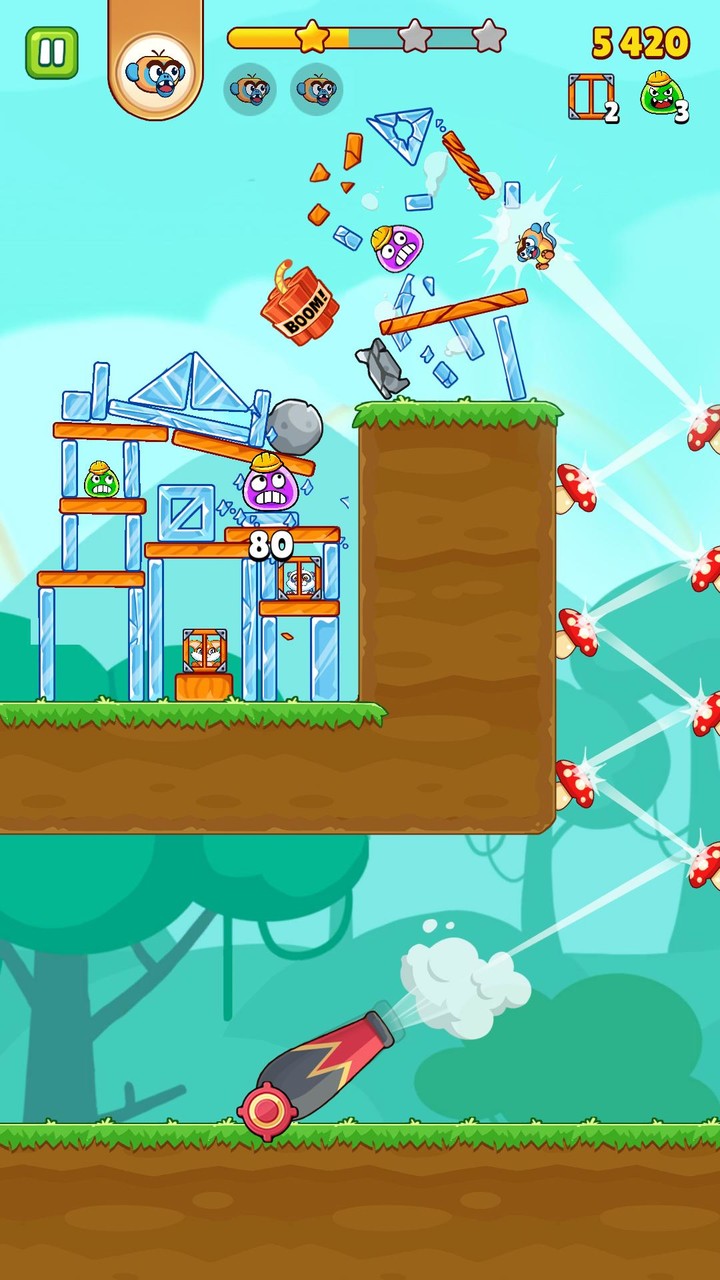720x1280 pixels.
Task: Pause the game with the green button
Action: [x=52, y=53]
